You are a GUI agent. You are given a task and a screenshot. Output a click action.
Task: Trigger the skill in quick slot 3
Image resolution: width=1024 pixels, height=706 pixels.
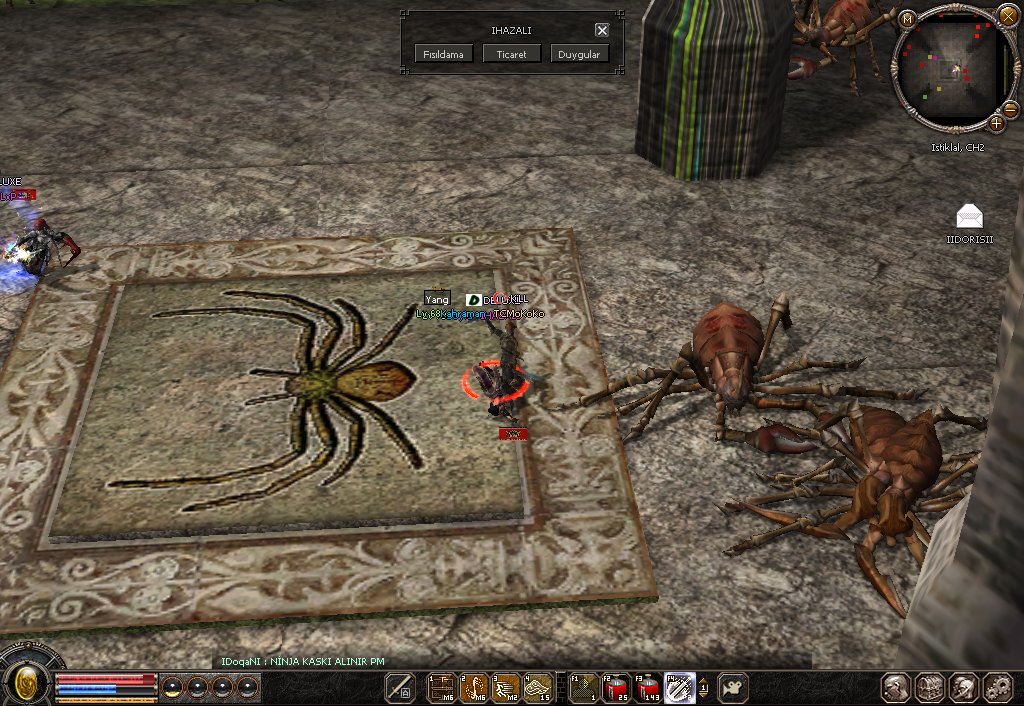[x=506, y=687]
